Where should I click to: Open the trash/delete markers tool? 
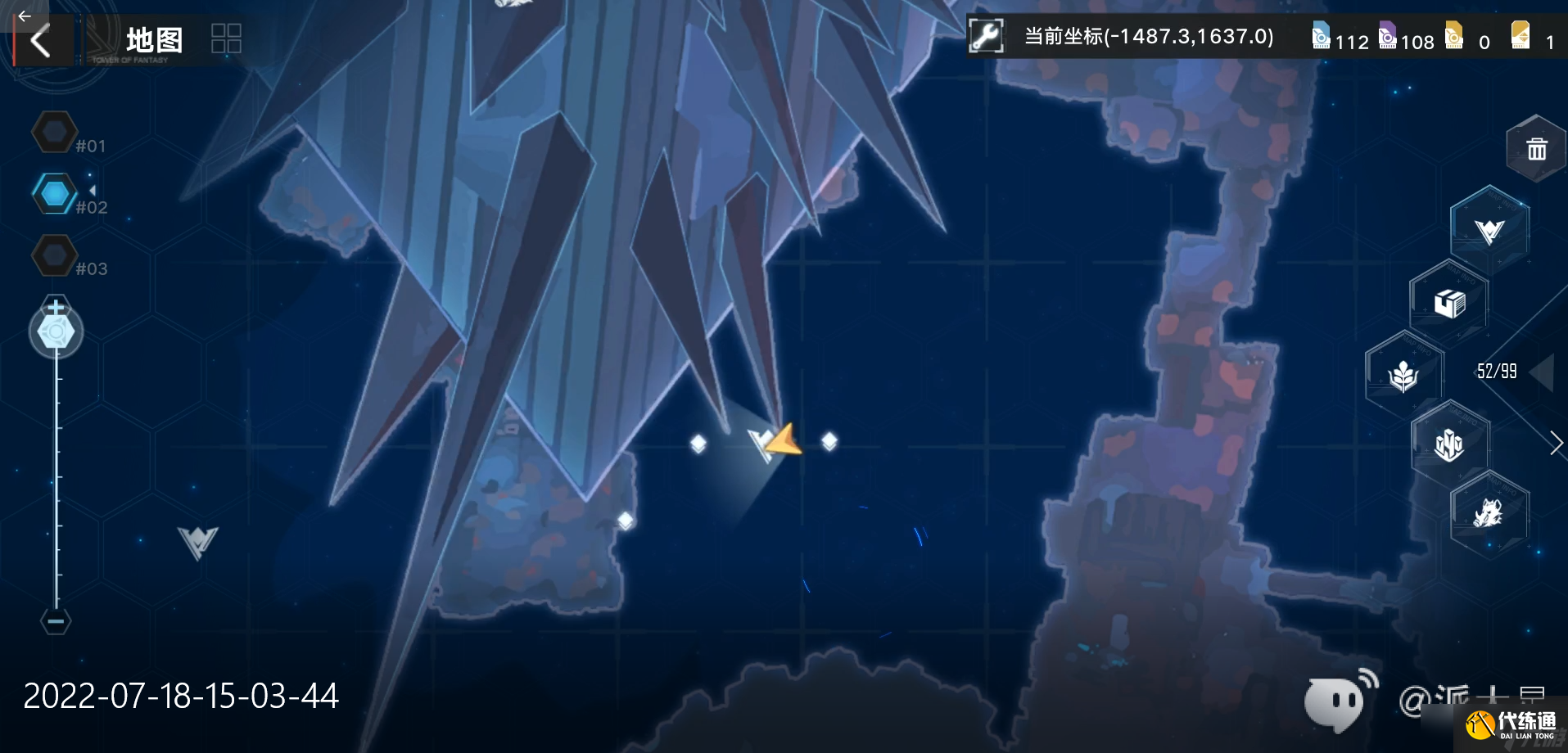point(1535,147)
